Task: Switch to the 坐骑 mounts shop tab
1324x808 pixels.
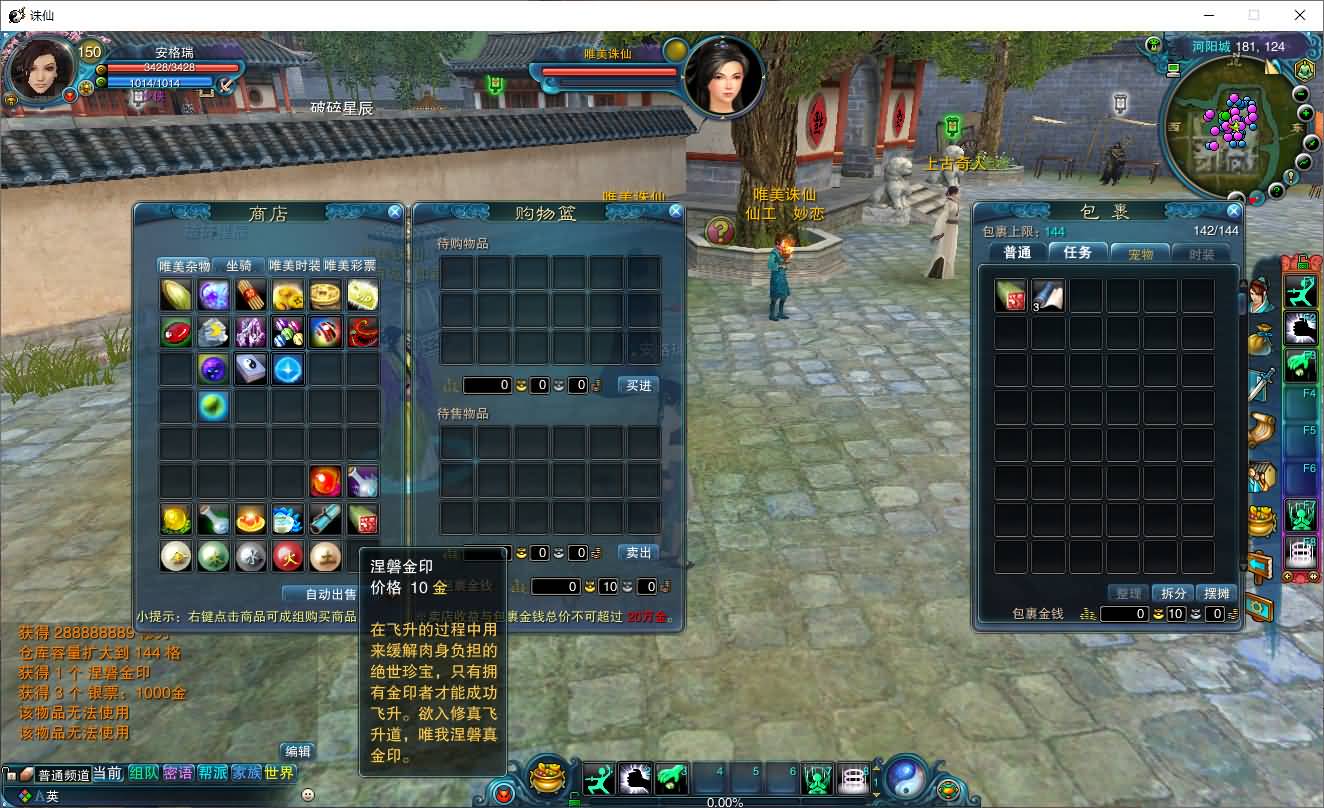Action: 239,266
